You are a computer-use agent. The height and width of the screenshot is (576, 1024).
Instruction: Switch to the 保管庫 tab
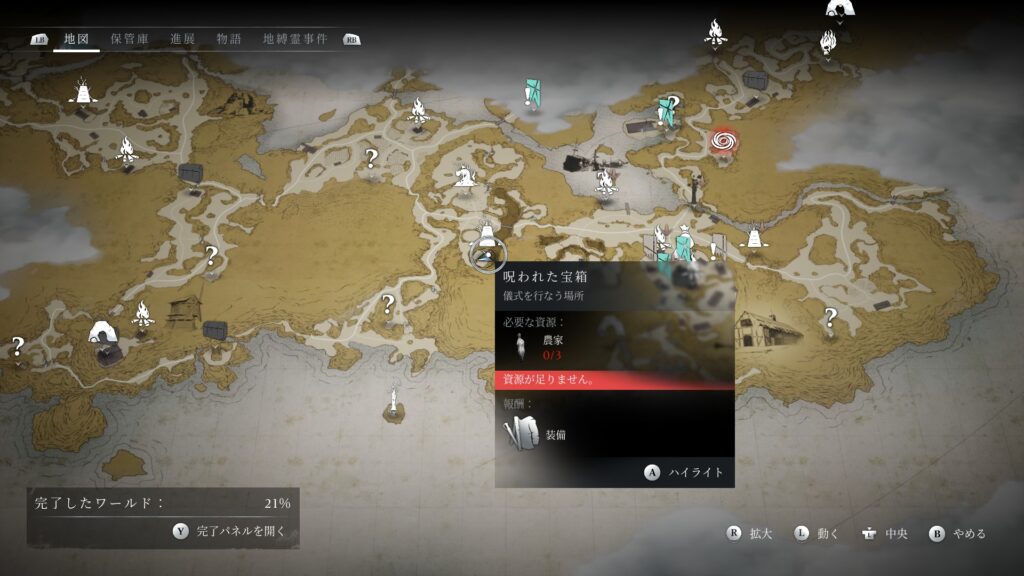click(130, 39)
